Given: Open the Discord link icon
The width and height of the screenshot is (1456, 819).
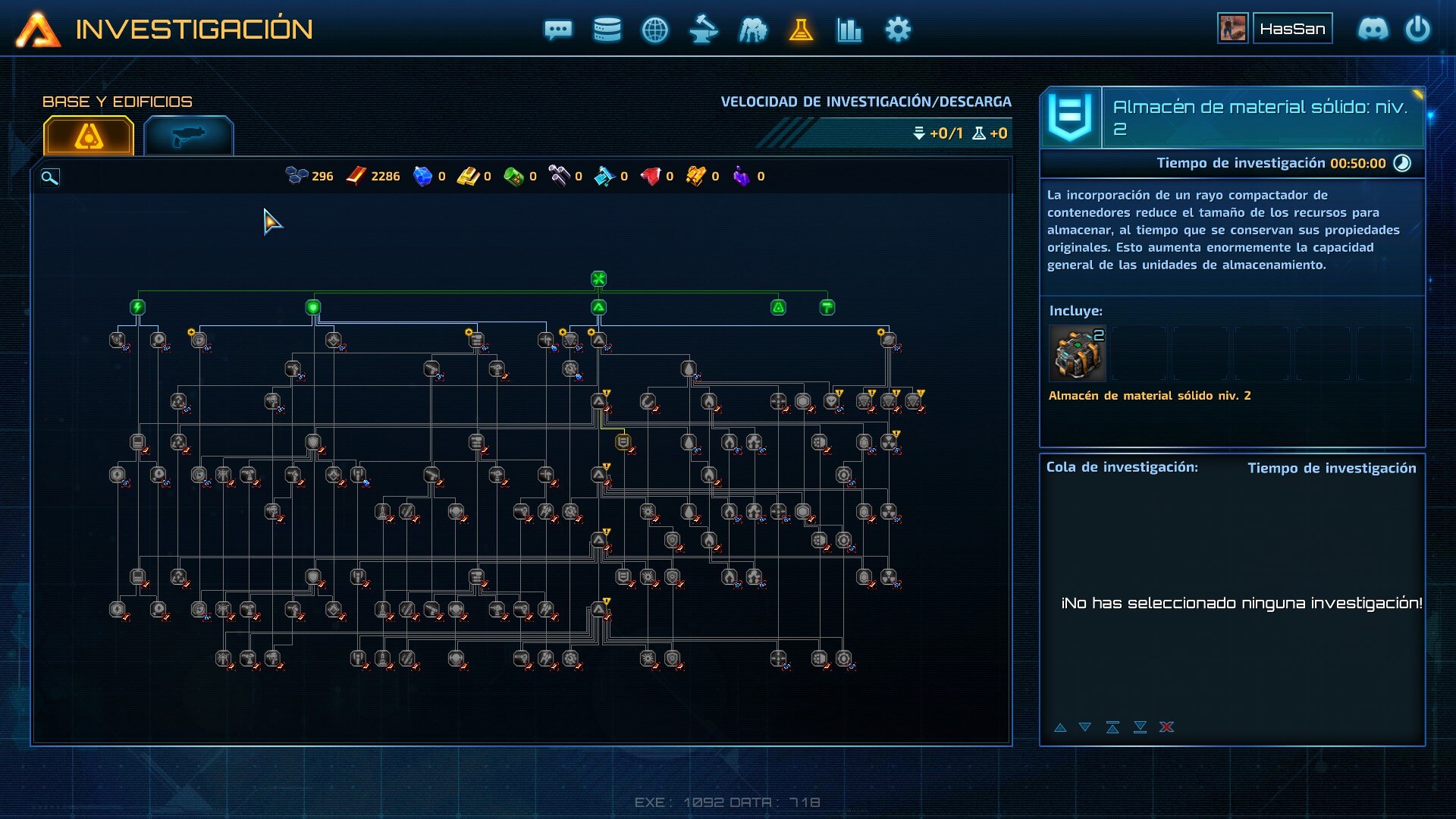Looking at the screenshot, I should pos(1373,30).
